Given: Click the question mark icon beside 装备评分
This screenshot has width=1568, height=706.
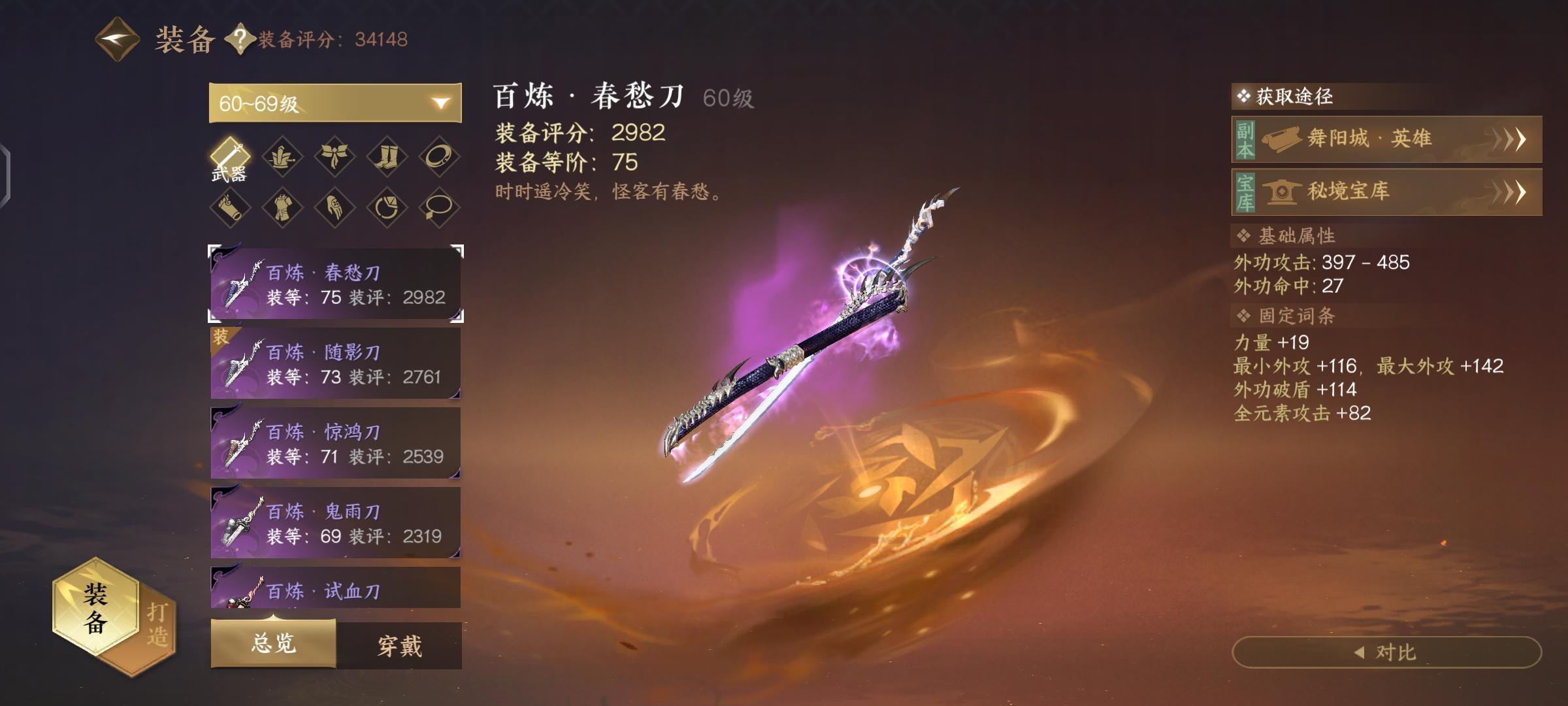Looking at the screenshot, I should point(240,40).
